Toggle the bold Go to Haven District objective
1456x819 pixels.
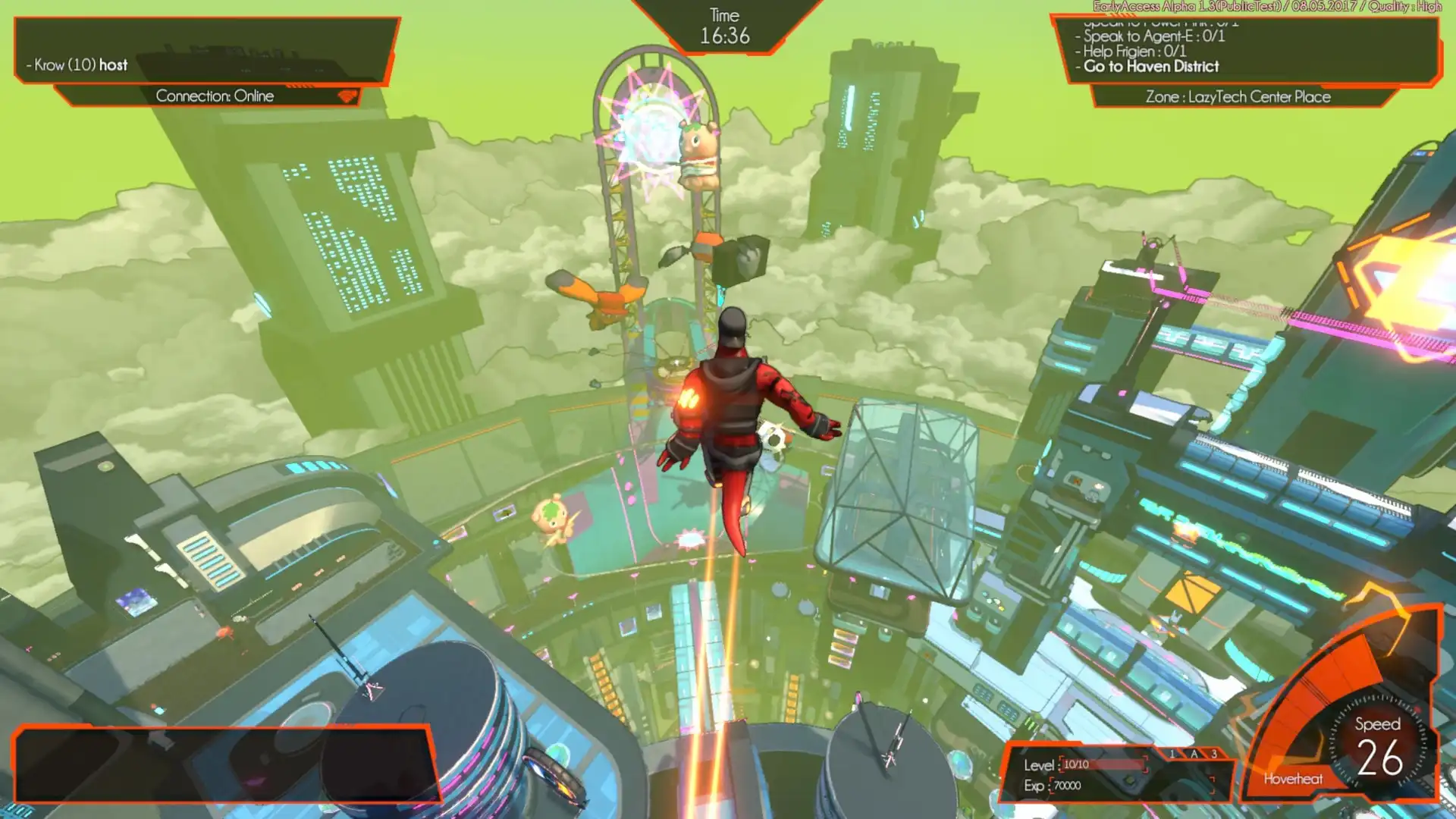point(1152,67)
